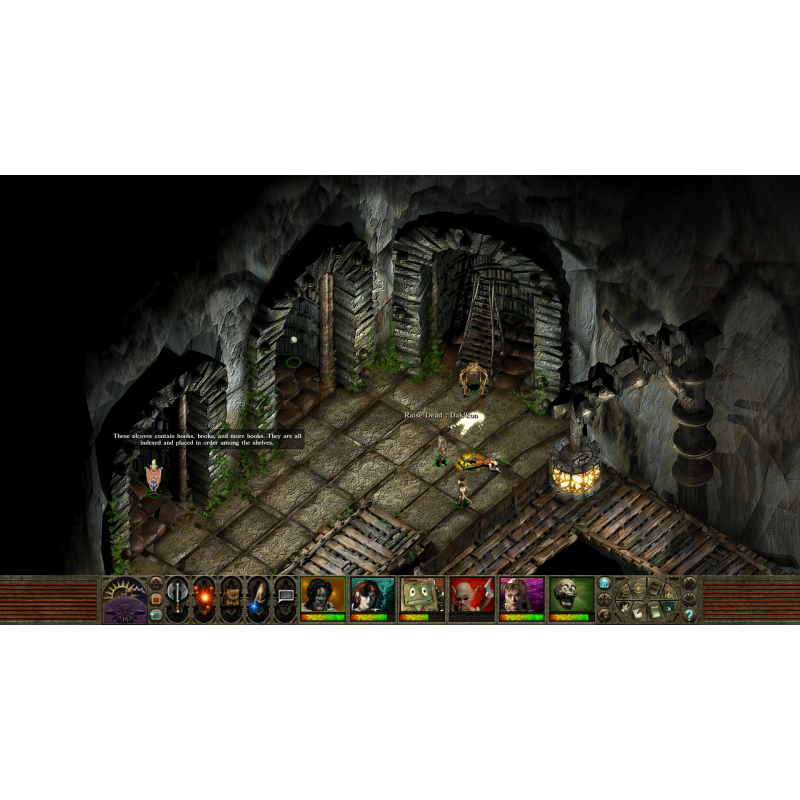This screenshot has height=800, width=800.
Task: Click the cyan house icon button
Action: pyautogui.click(x=605, y=584)
